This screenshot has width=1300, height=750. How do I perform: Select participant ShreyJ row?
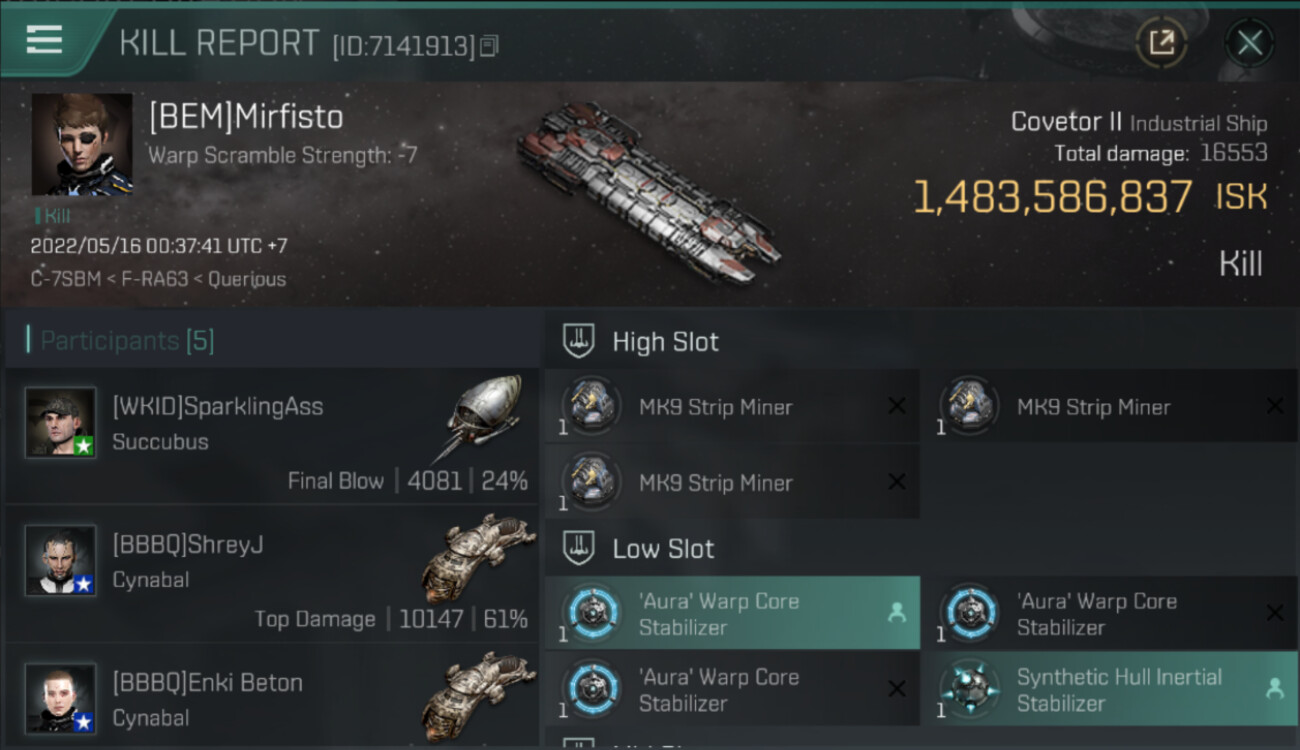[x=272, y=573]
